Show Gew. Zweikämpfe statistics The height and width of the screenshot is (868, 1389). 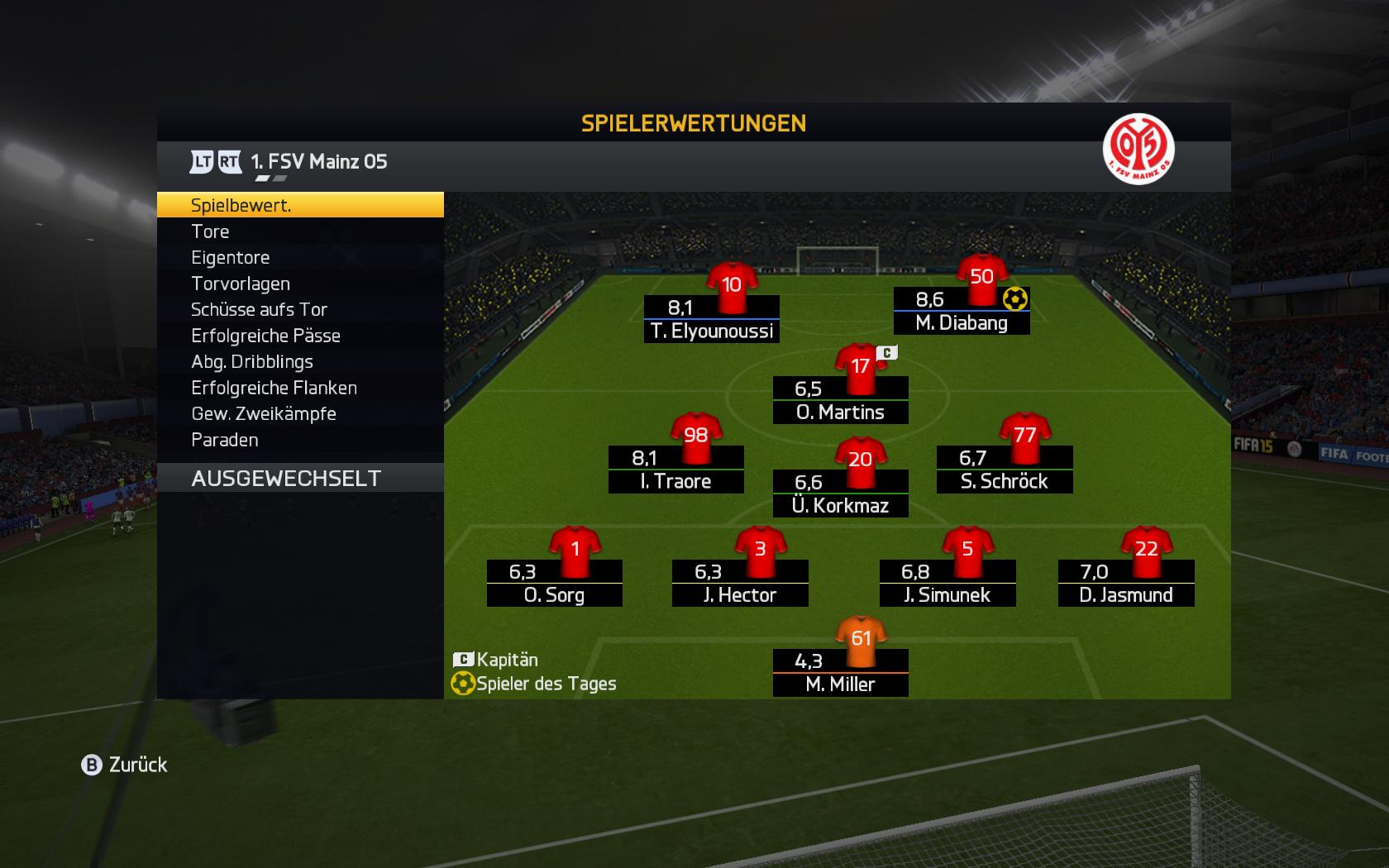(299, 413)
